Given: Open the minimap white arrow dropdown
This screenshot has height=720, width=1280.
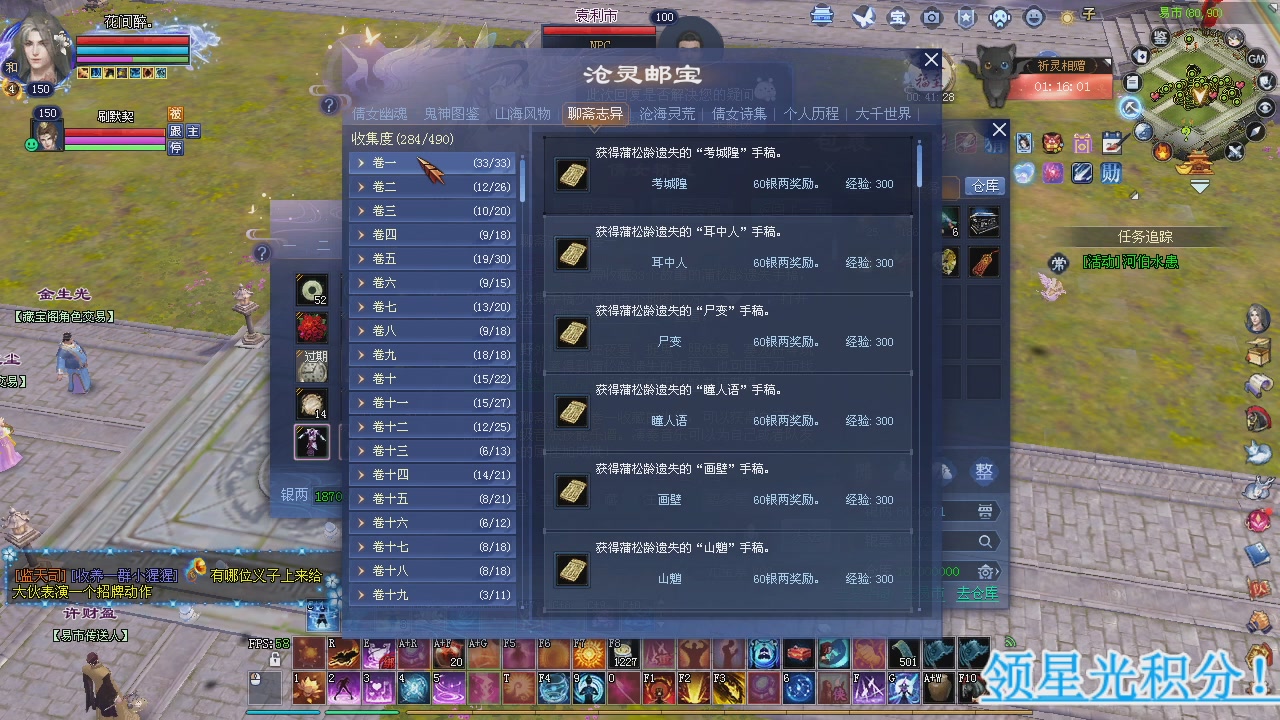Looking at the screenshot, I should (x=1199, y=185).
